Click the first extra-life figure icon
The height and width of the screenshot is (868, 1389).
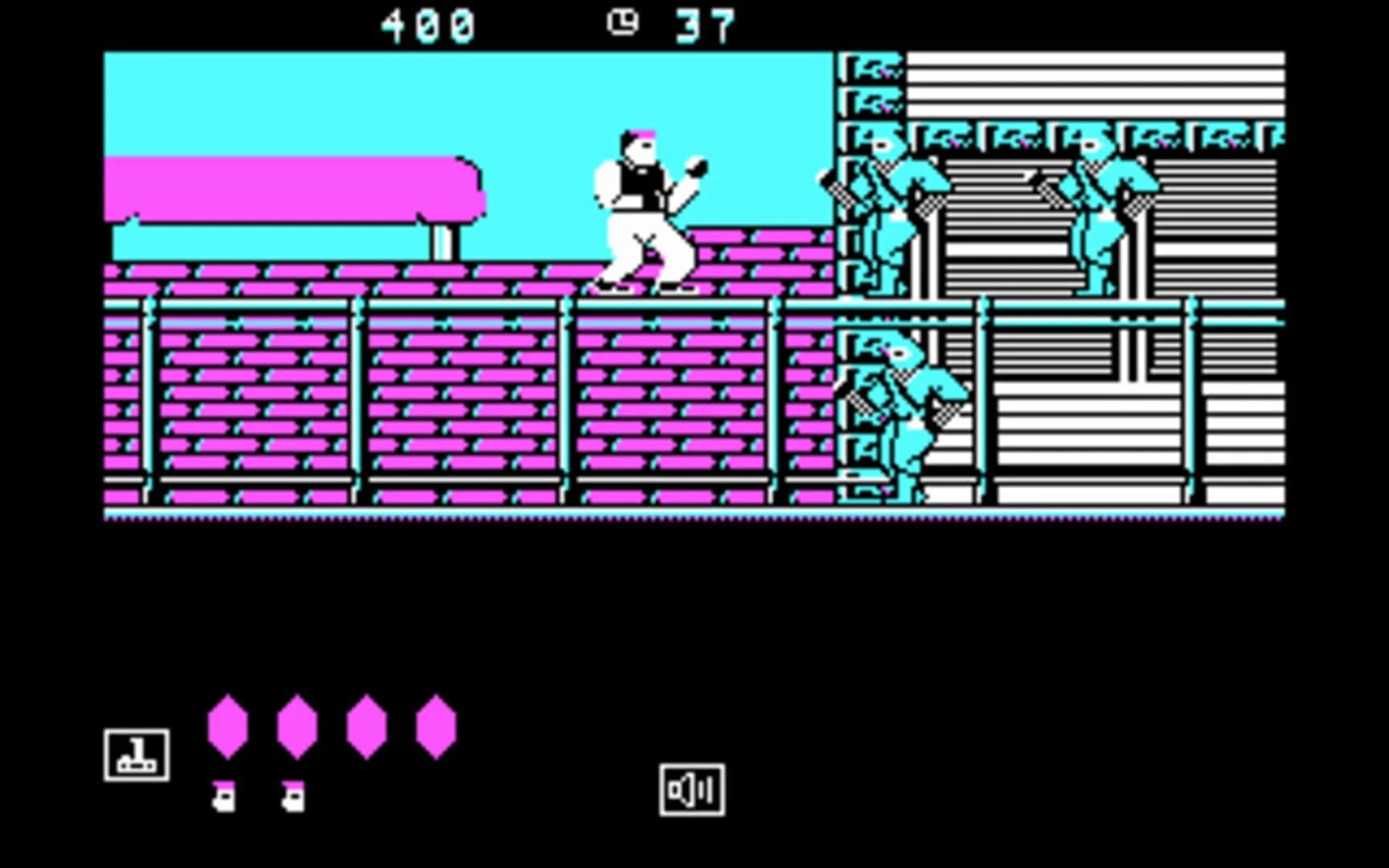pos(226,796)
